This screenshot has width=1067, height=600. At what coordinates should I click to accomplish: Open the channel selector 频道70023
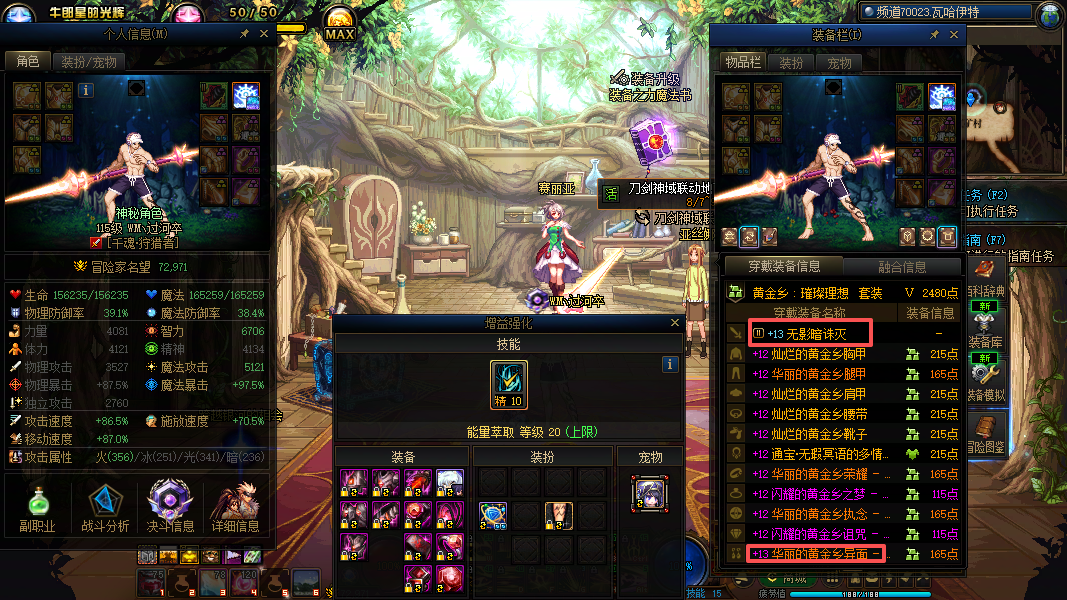[945, 13]
